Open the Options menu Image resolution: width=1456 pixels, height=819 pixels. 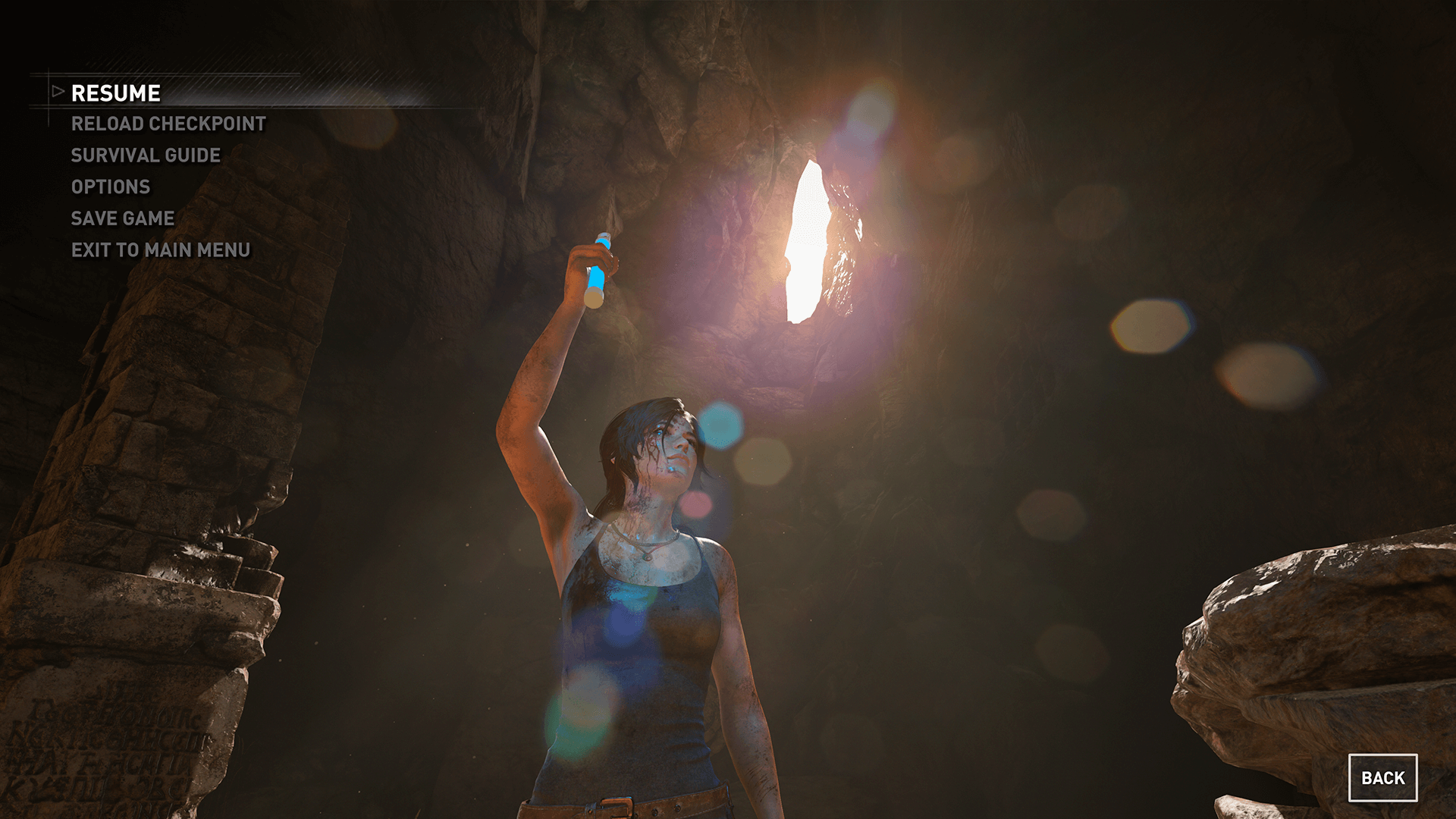[x=111, y=187]
